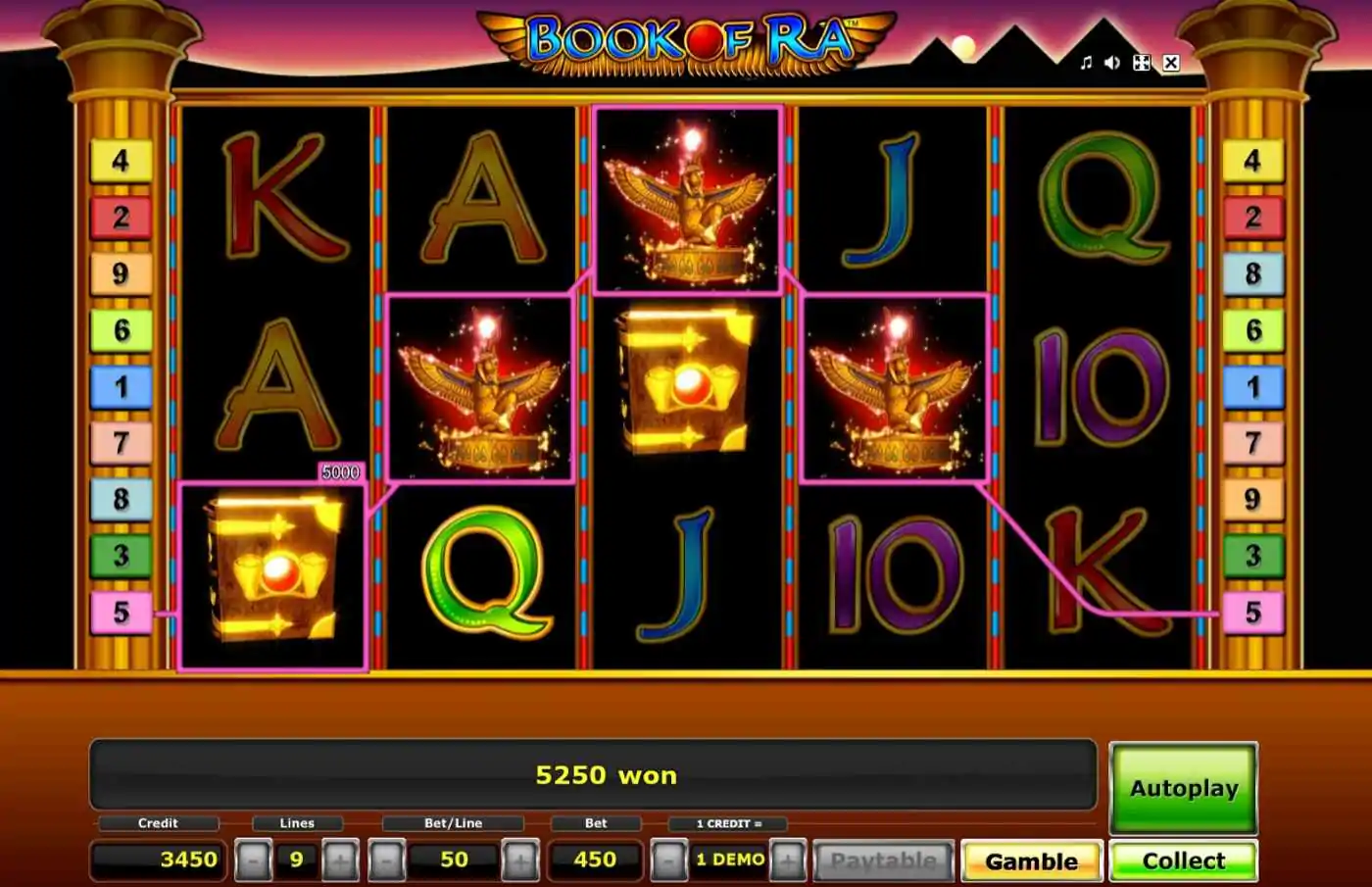Raise the Bet/Line amount
The width and height of the screenshot is (1372, 887).
click(x=519, y=861)
